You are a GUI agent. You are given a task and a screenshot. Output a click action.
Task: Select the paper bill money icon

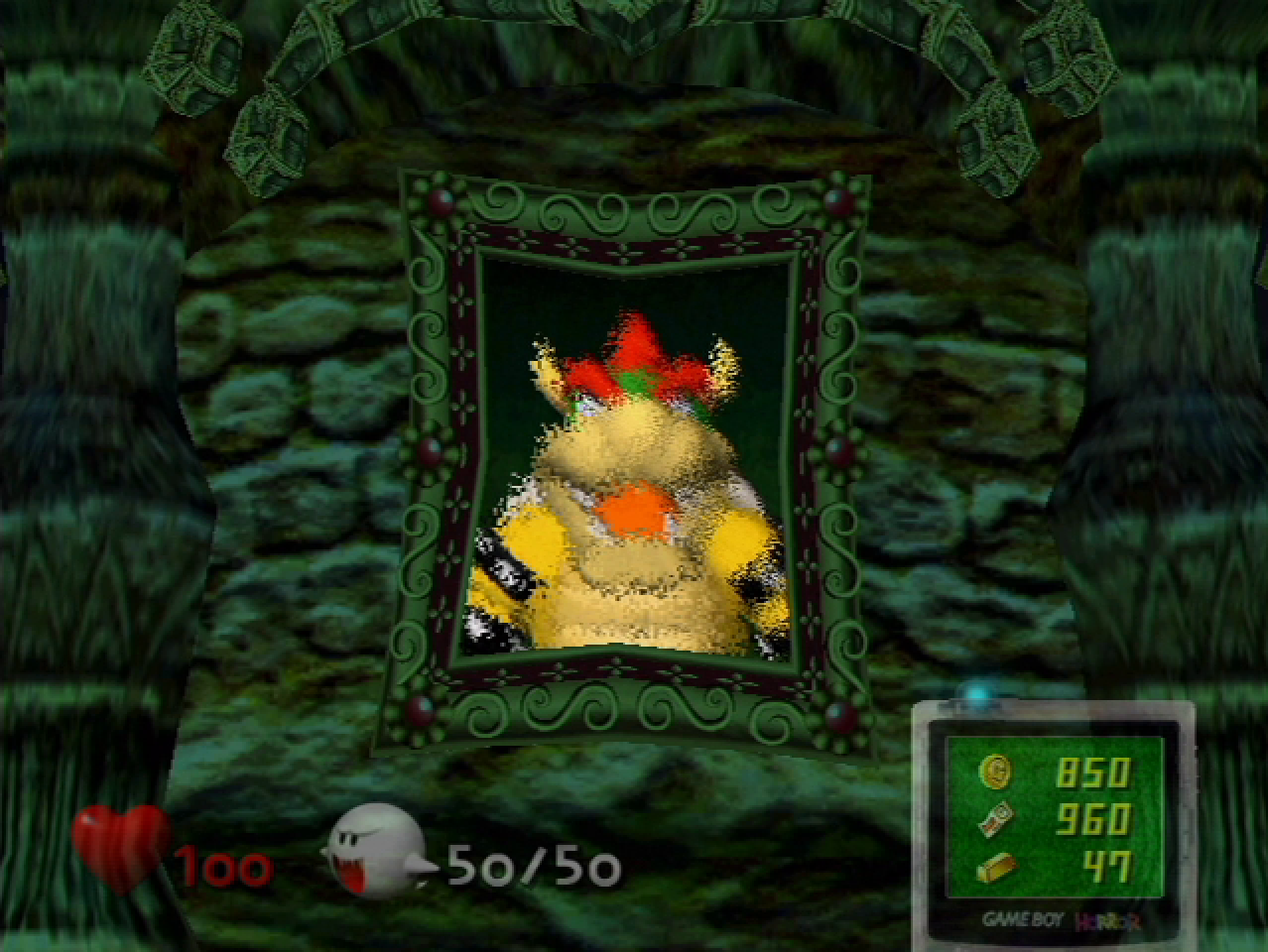click(x=995, y=820)
